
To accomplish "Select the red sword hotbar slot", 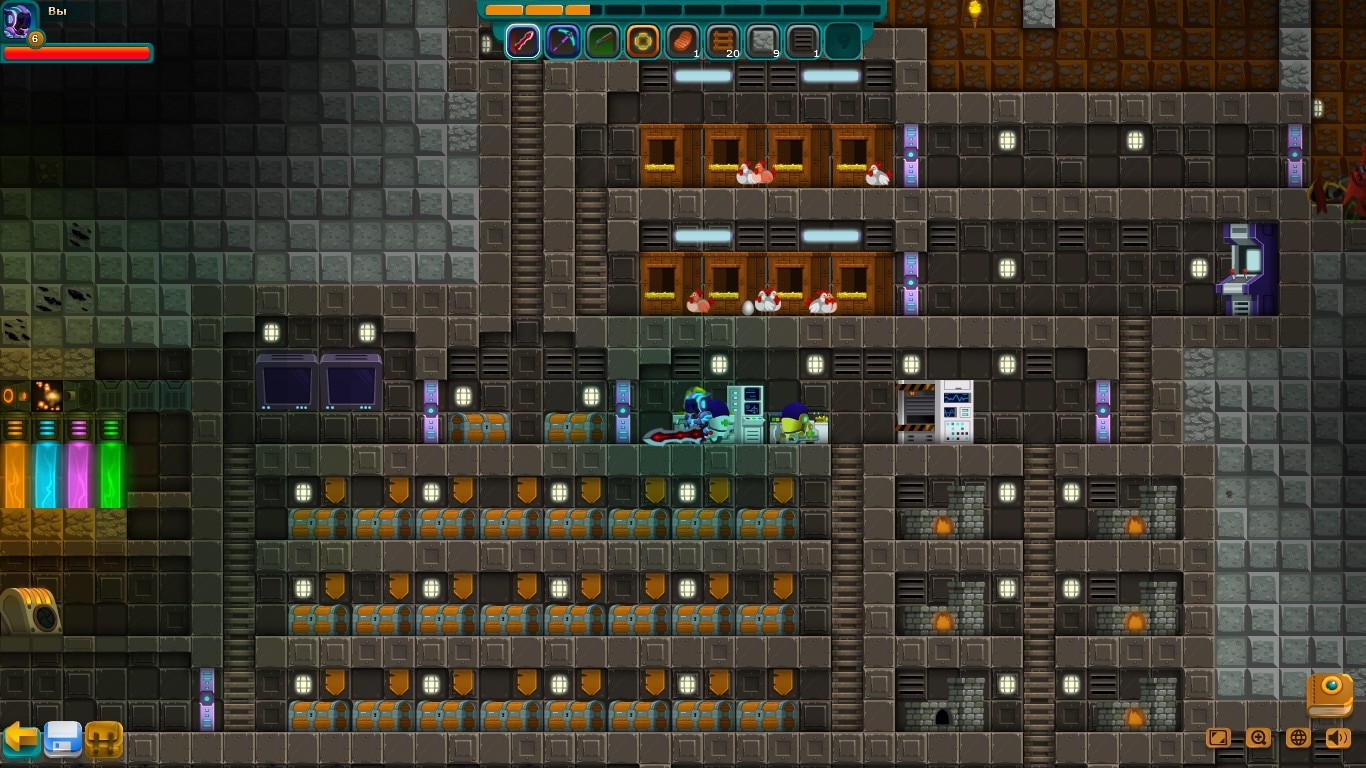I will pyautogui.click(x=523, y=42).
